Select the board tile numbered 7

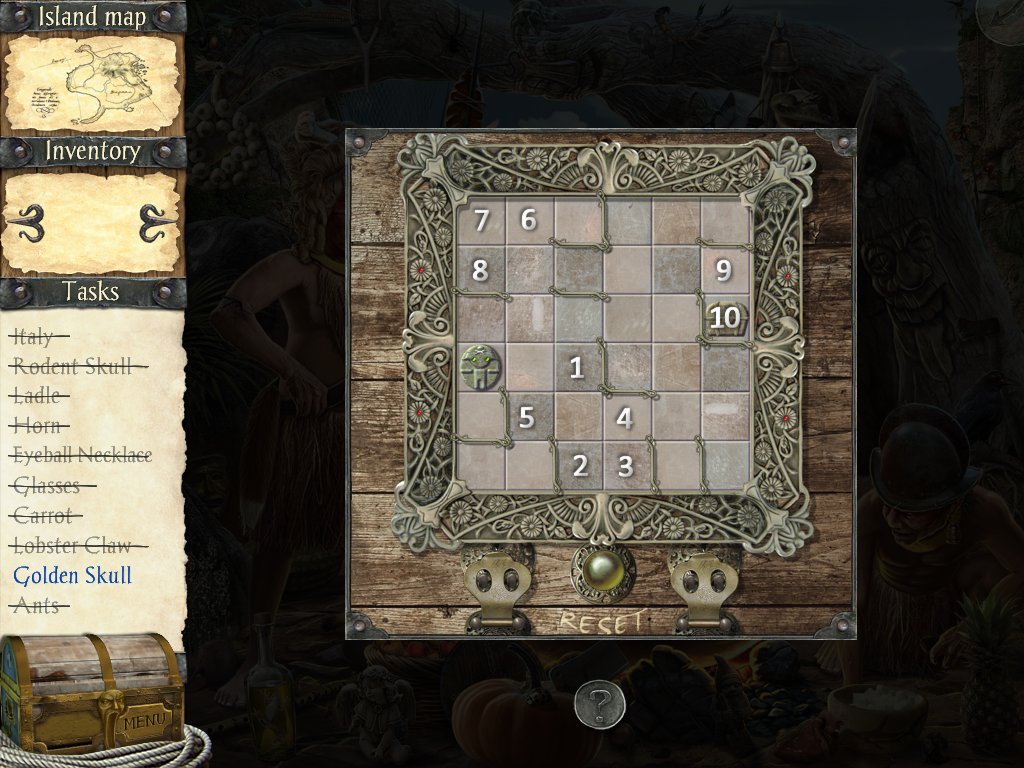click(481, 220)
